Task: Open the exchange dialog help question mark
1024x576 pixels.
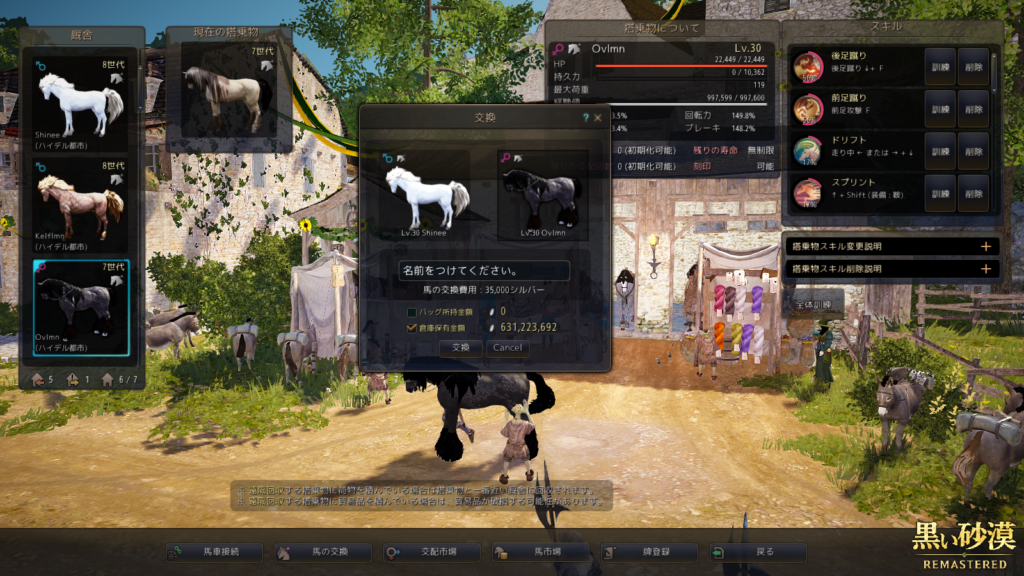Action: point(585,118)
